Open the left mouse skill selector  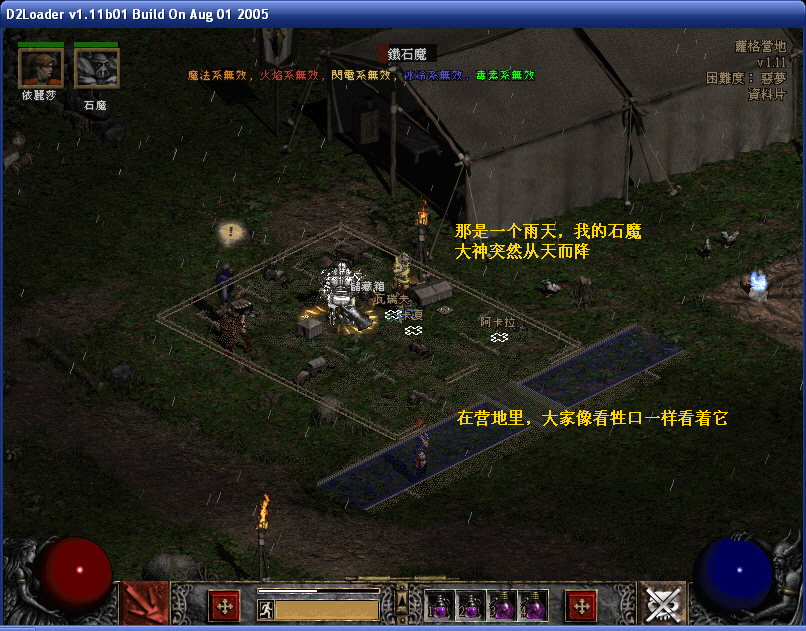[x=144, y=604]
